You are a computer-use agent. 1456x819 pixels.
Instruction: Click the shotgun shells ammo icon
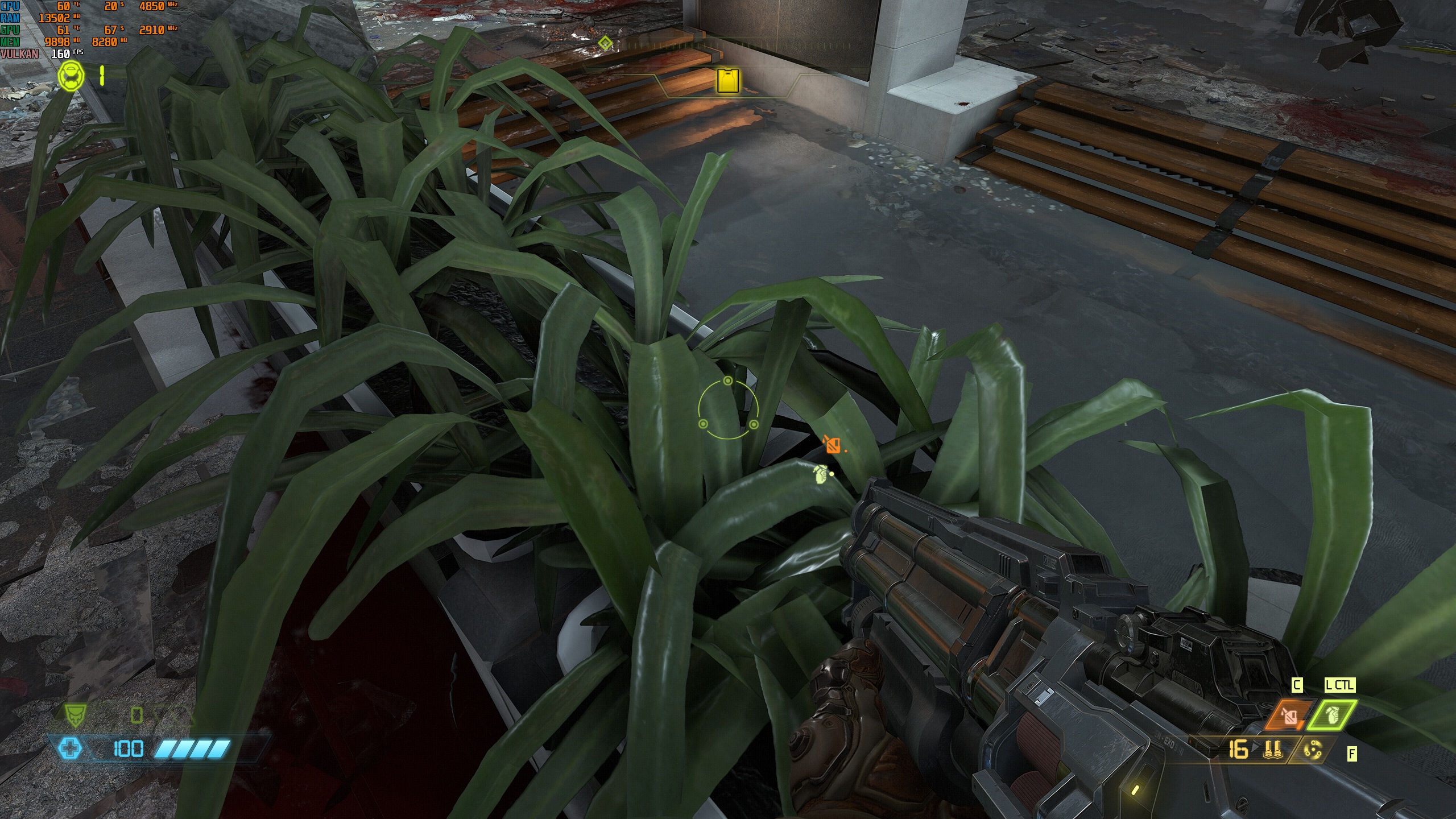[x=1272, y=750]
